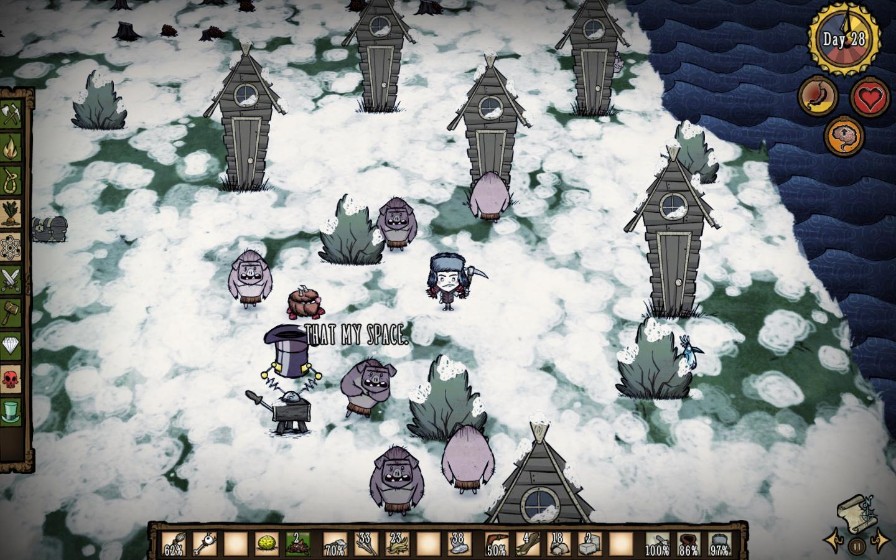Open the Structures hammer tab
The height and width of the screenshot is (560, 896).
click(11, 313)
